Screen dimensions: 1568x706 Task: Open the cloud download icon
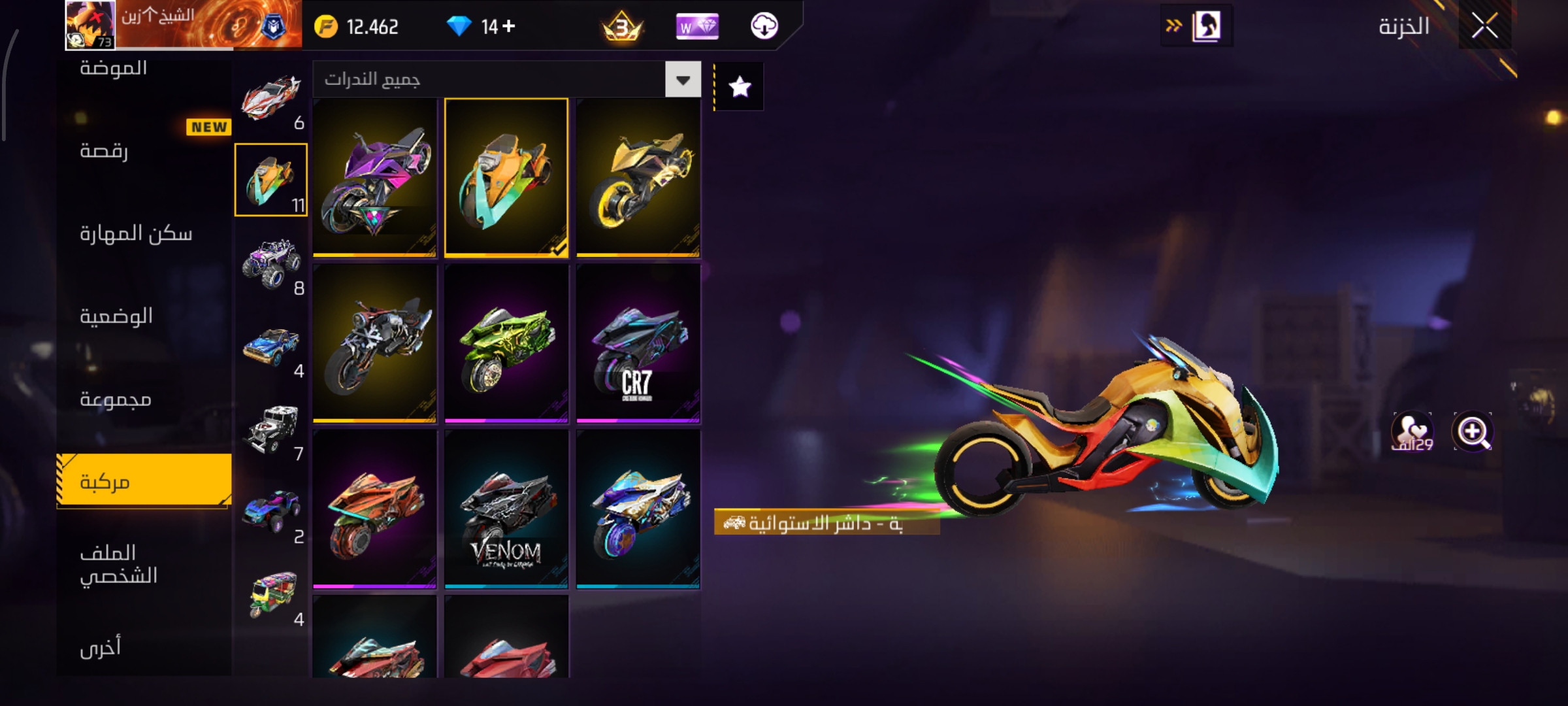click(x=764, y=26)
